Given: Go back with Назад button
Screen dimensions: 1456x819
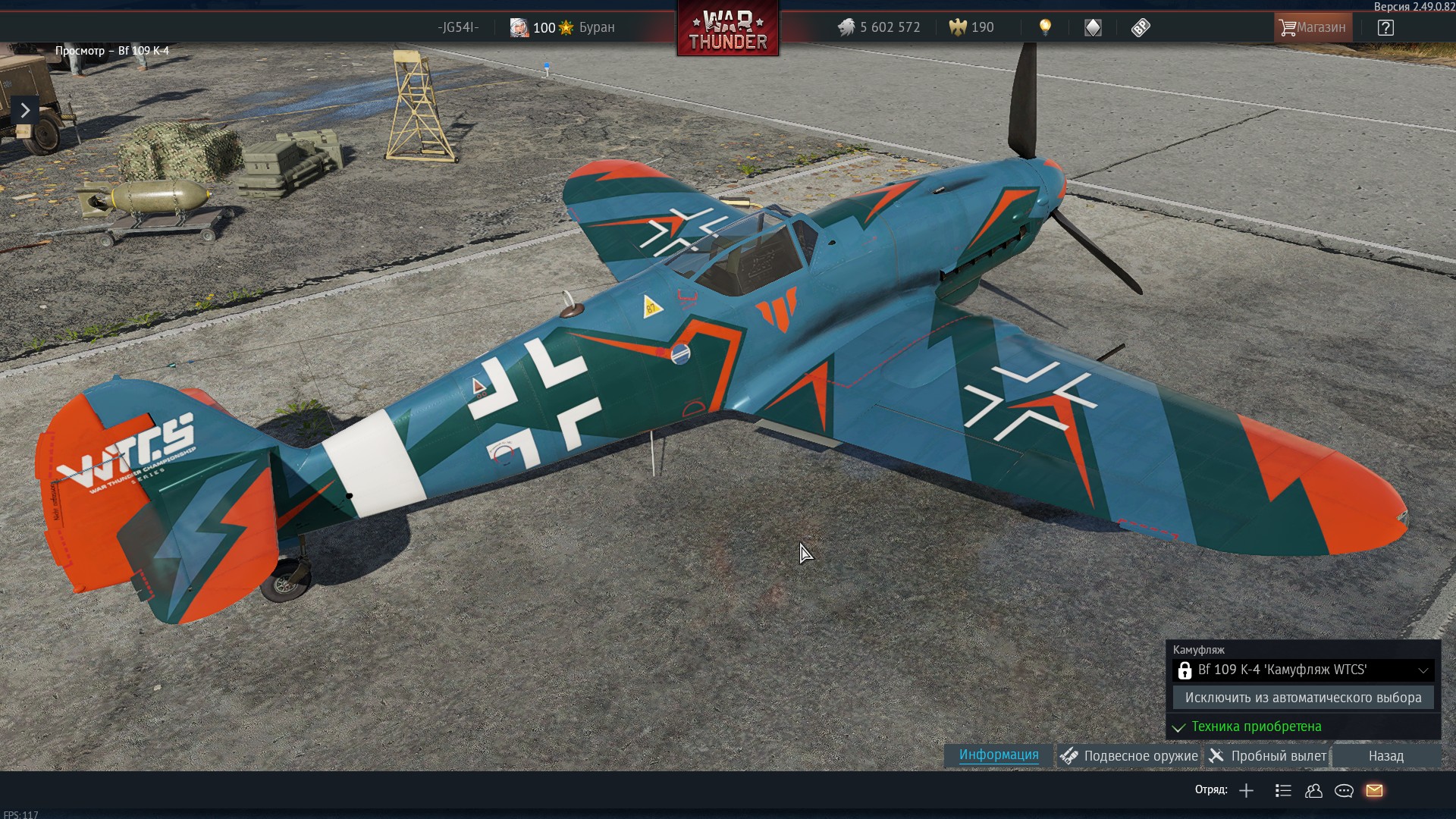Looking at the screenshot, I should 1386,756.
